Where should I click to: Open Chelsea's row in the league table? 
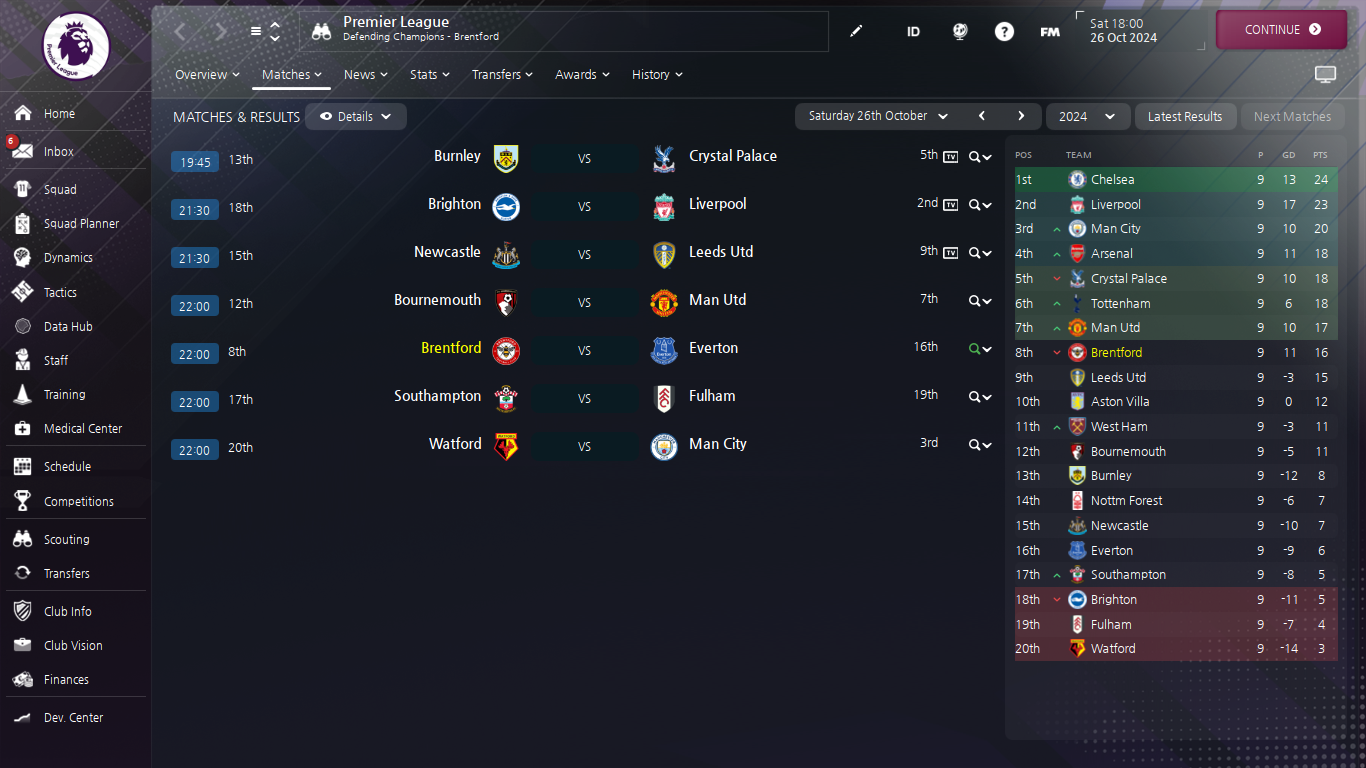pos(1112,180)
